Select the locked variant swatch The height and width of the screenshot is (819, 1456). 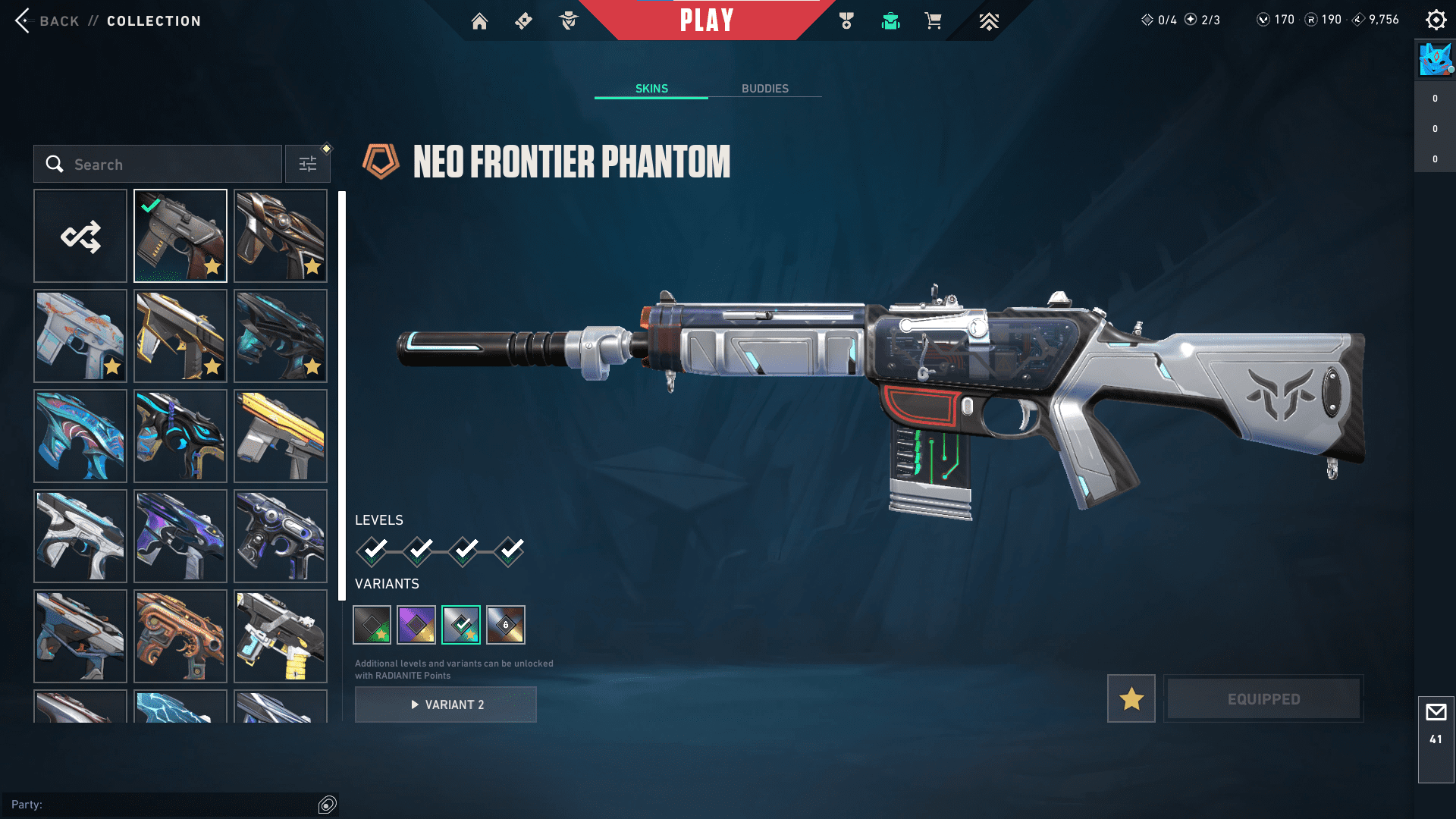coord(506,625)
